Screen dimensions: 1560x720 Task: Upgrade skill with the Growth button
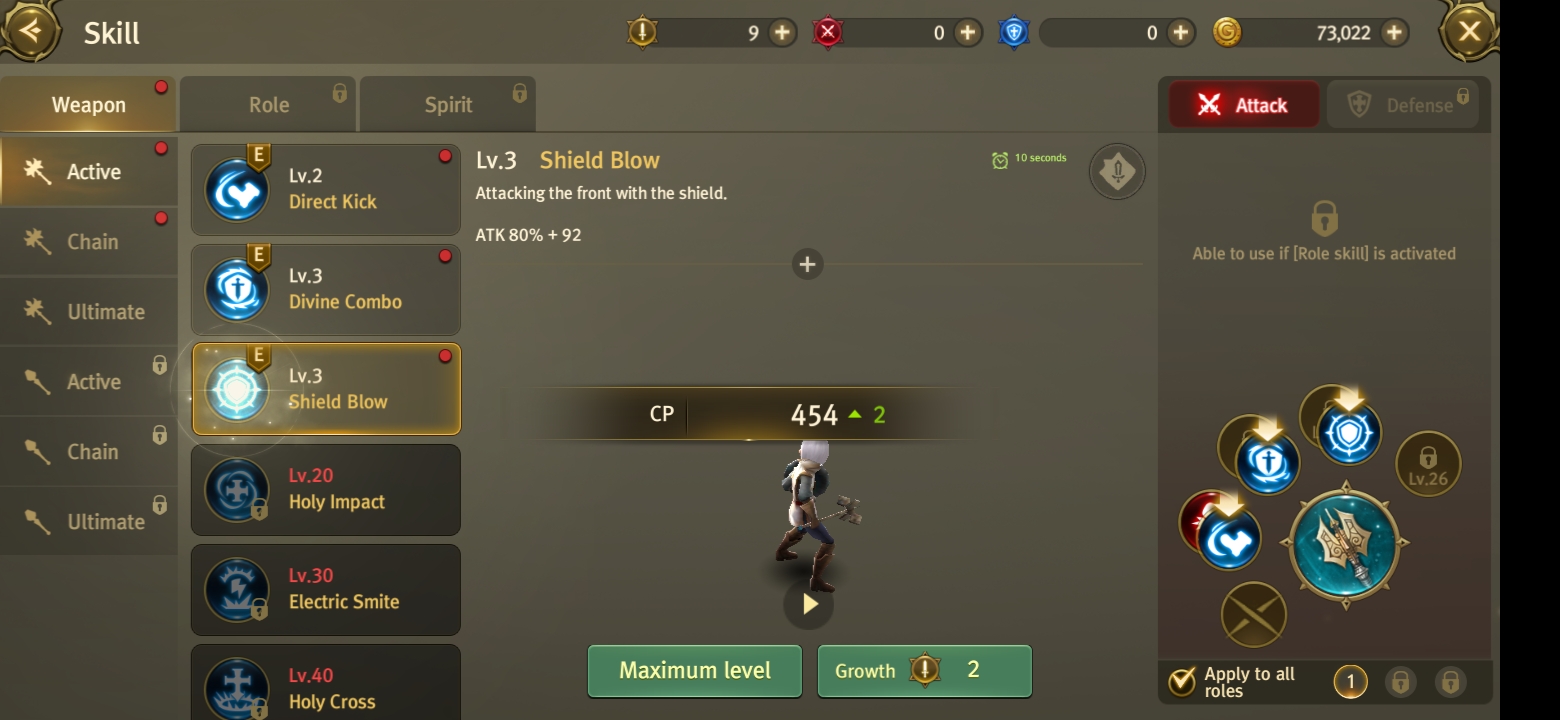click(924, 670)
